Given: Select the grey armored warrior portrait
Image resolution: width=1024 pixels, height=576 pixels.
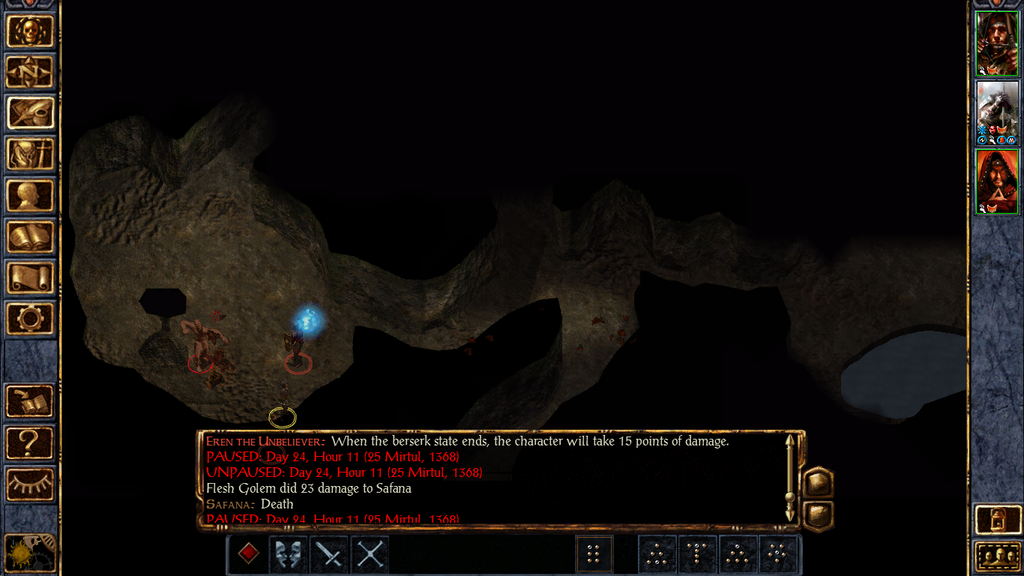Looking at the screenshot, I should (x=996, y=112).
